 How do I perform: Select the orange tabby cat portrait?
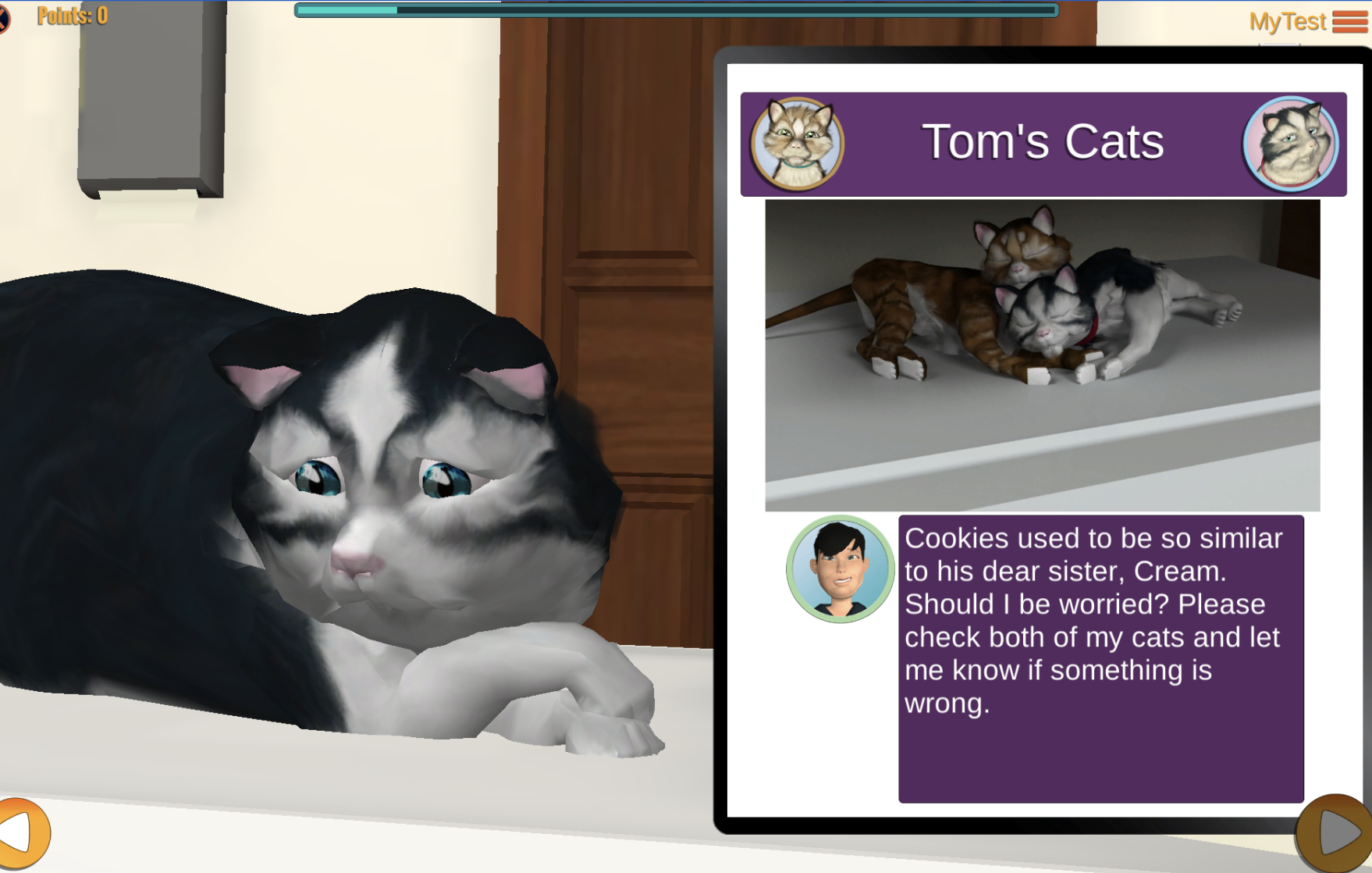point(797,144)
